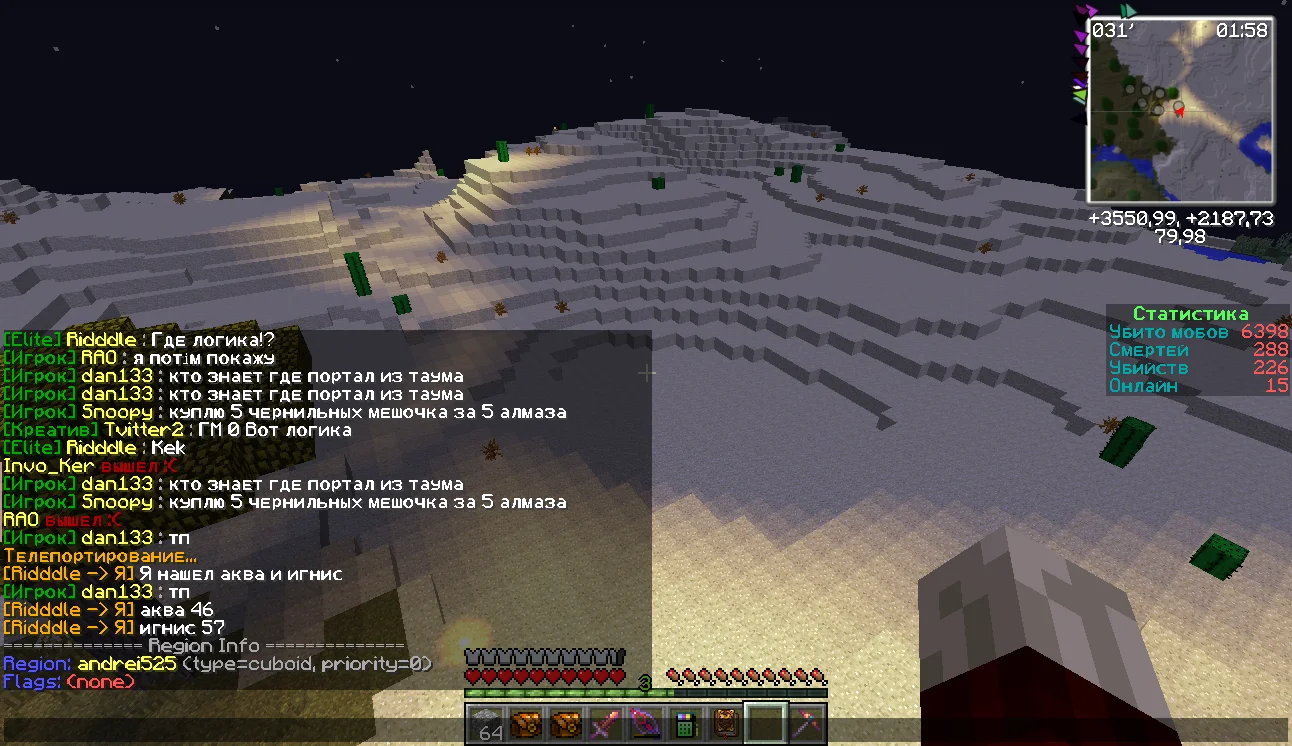Click the andrei525 region name in chat

[x=127, y=664]
